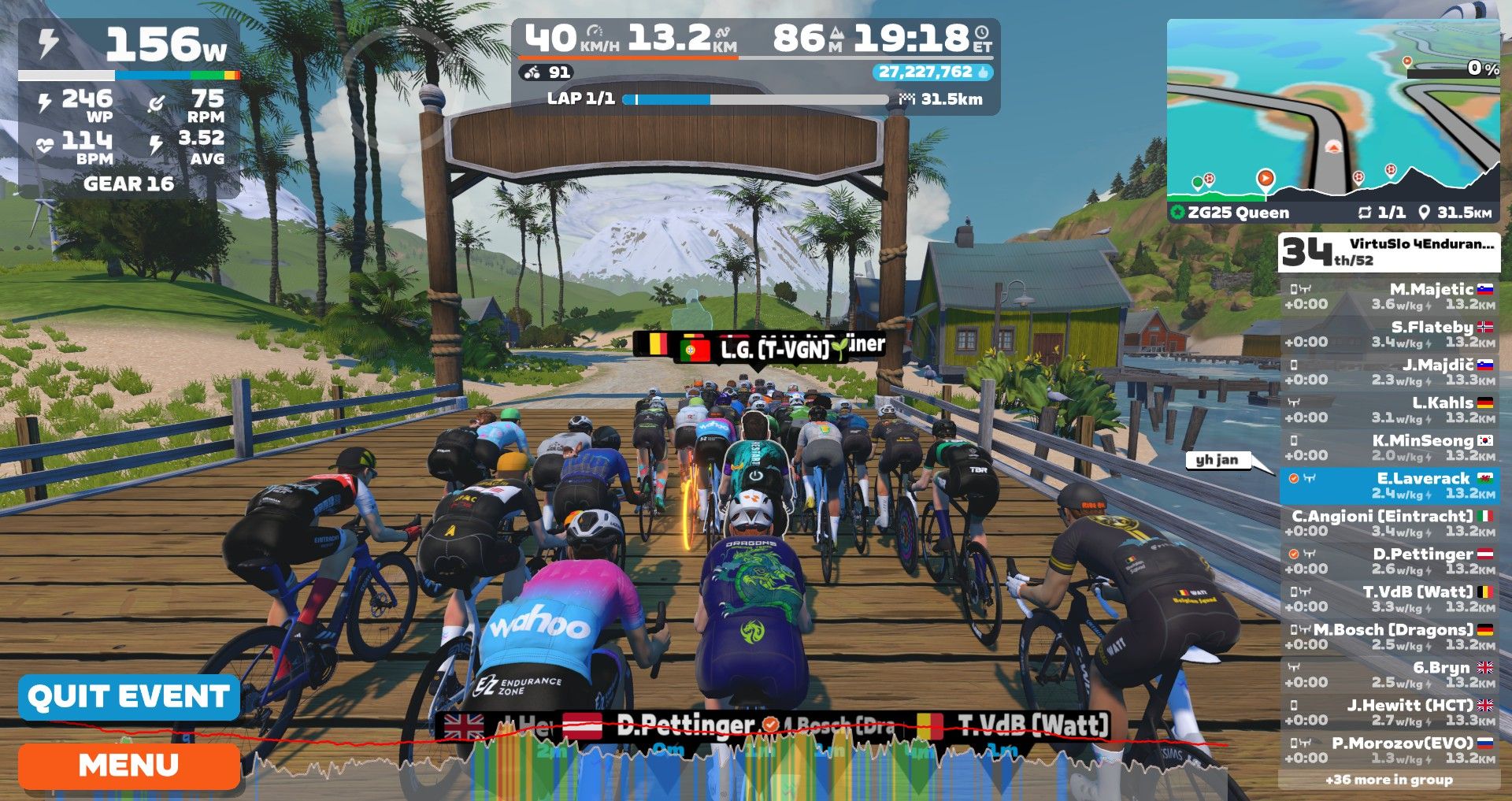The image size is (1512, 801).
Task: Pick K.MinSeong from the rider list
Action: pyautogui.click(x=1389, y=447)
